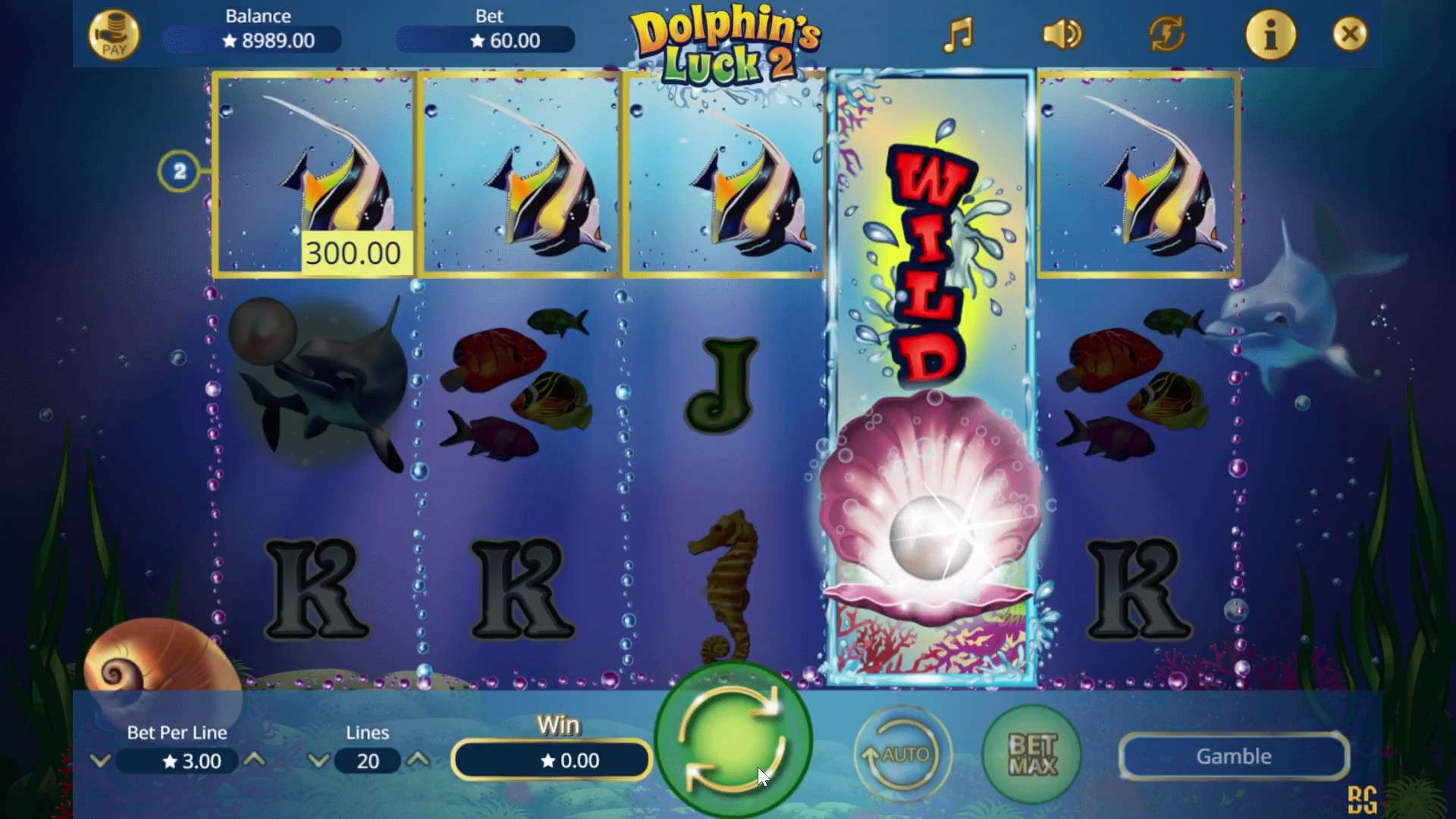Raise Lines count with up stepper
1456x819 pixels.
(x=419, y=761)
